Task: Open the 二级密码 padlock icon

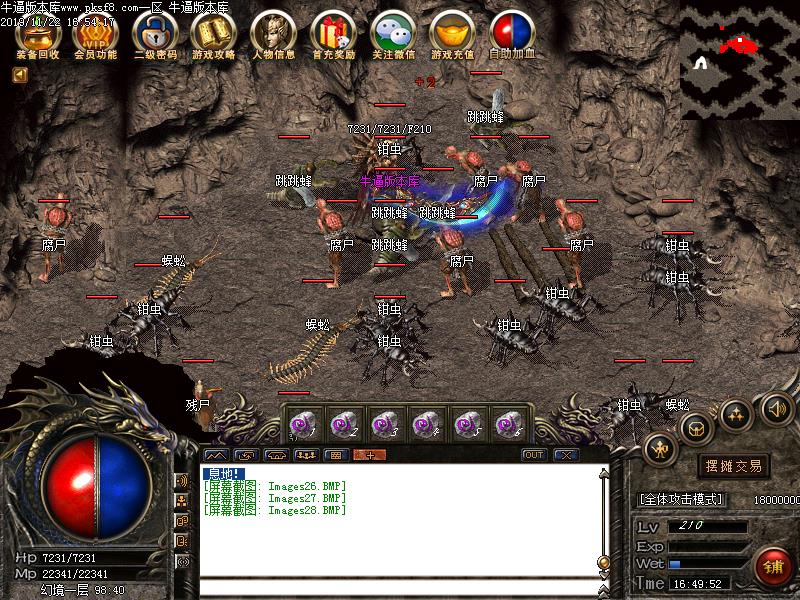Action: point(154,33)
